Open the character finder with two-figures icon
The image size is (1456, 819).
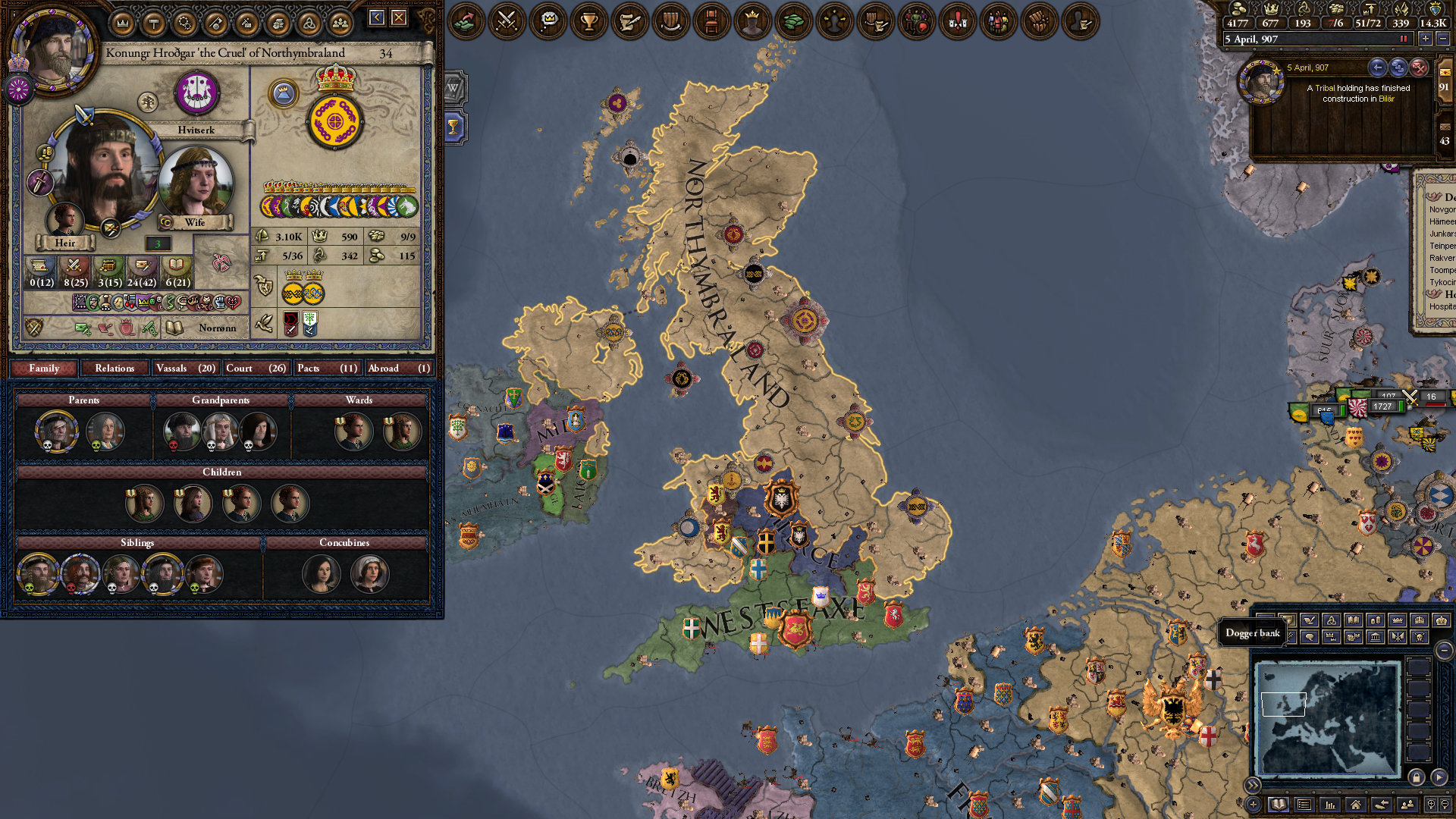1408,803
